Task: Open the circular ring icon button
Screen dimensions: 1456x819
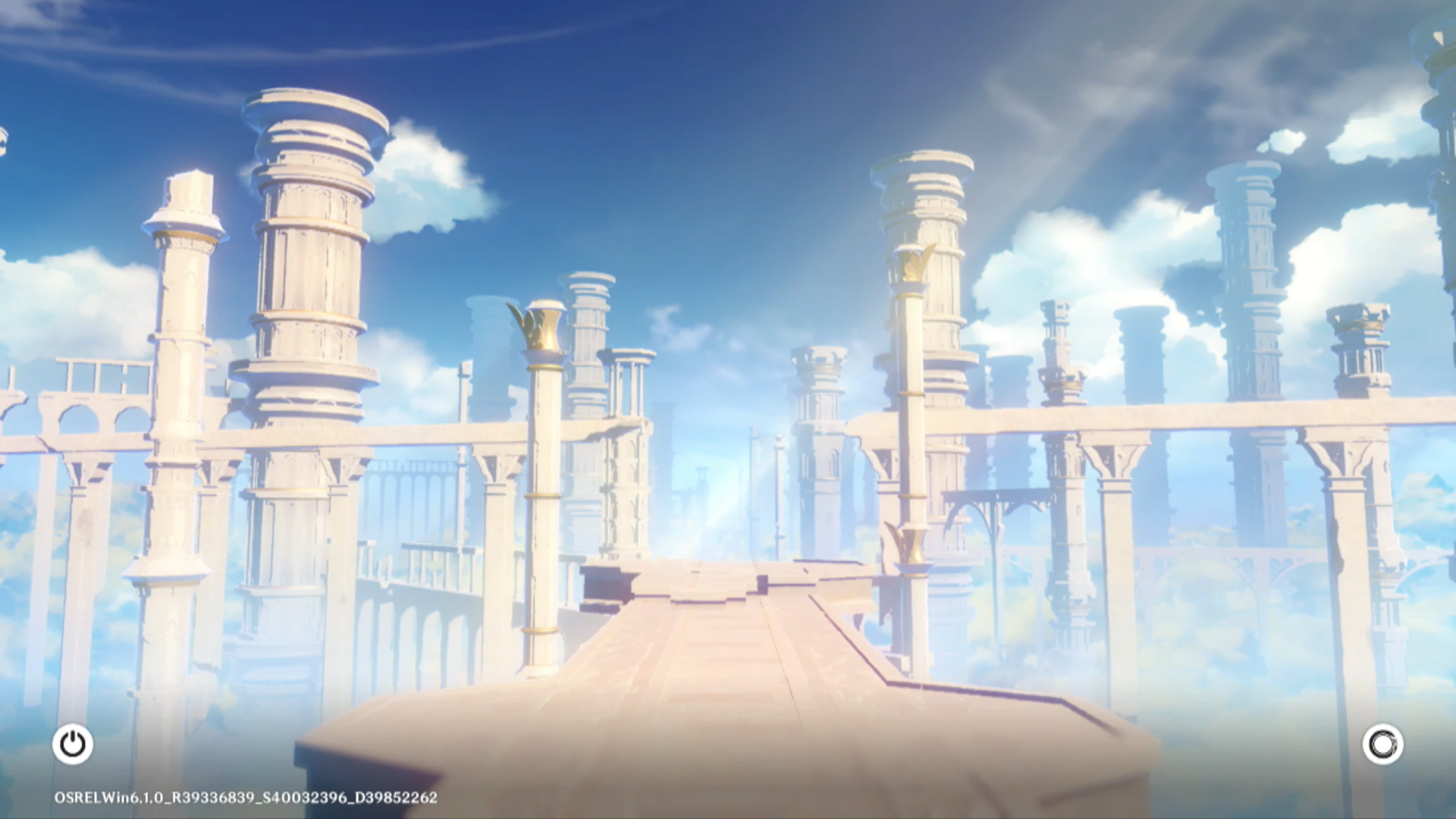Action: pyautogui.click(x=1382, y=744)
